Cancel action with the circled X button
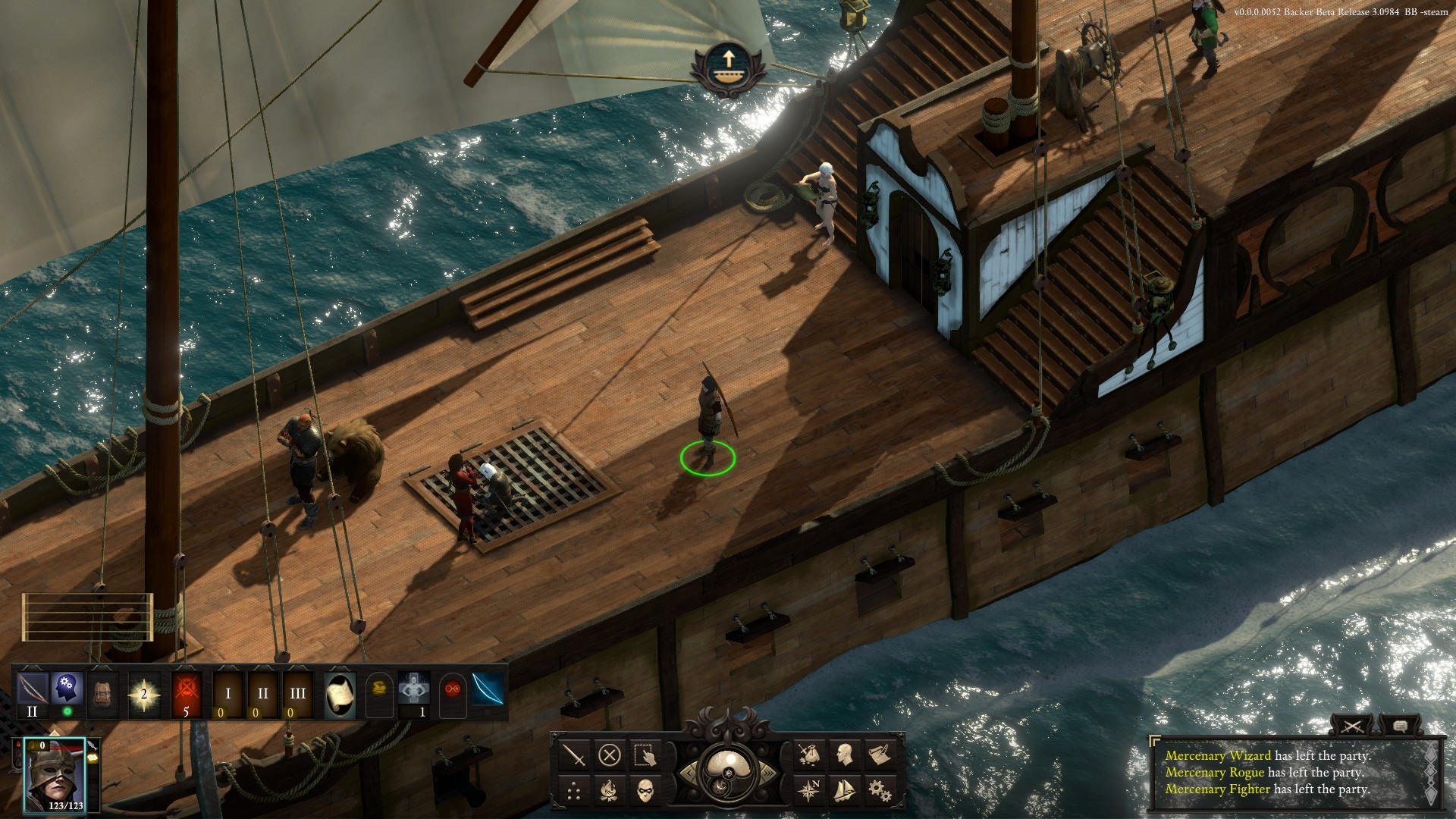The image size is (1456, 819). click(610, 755)
